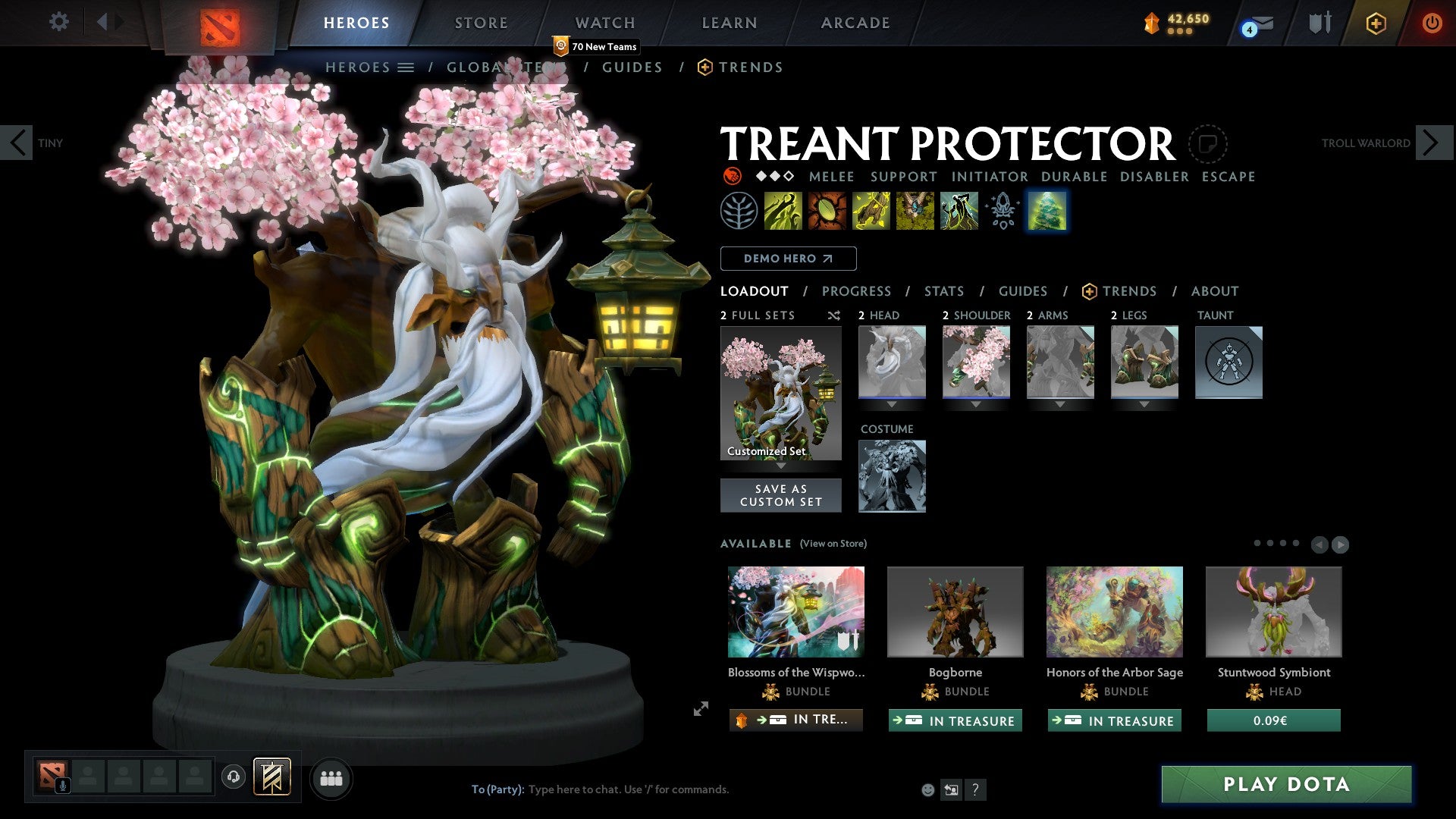Toggle voice chat with the headset icon
This screenshot has width=1456, height=819.
click(234, 777)
